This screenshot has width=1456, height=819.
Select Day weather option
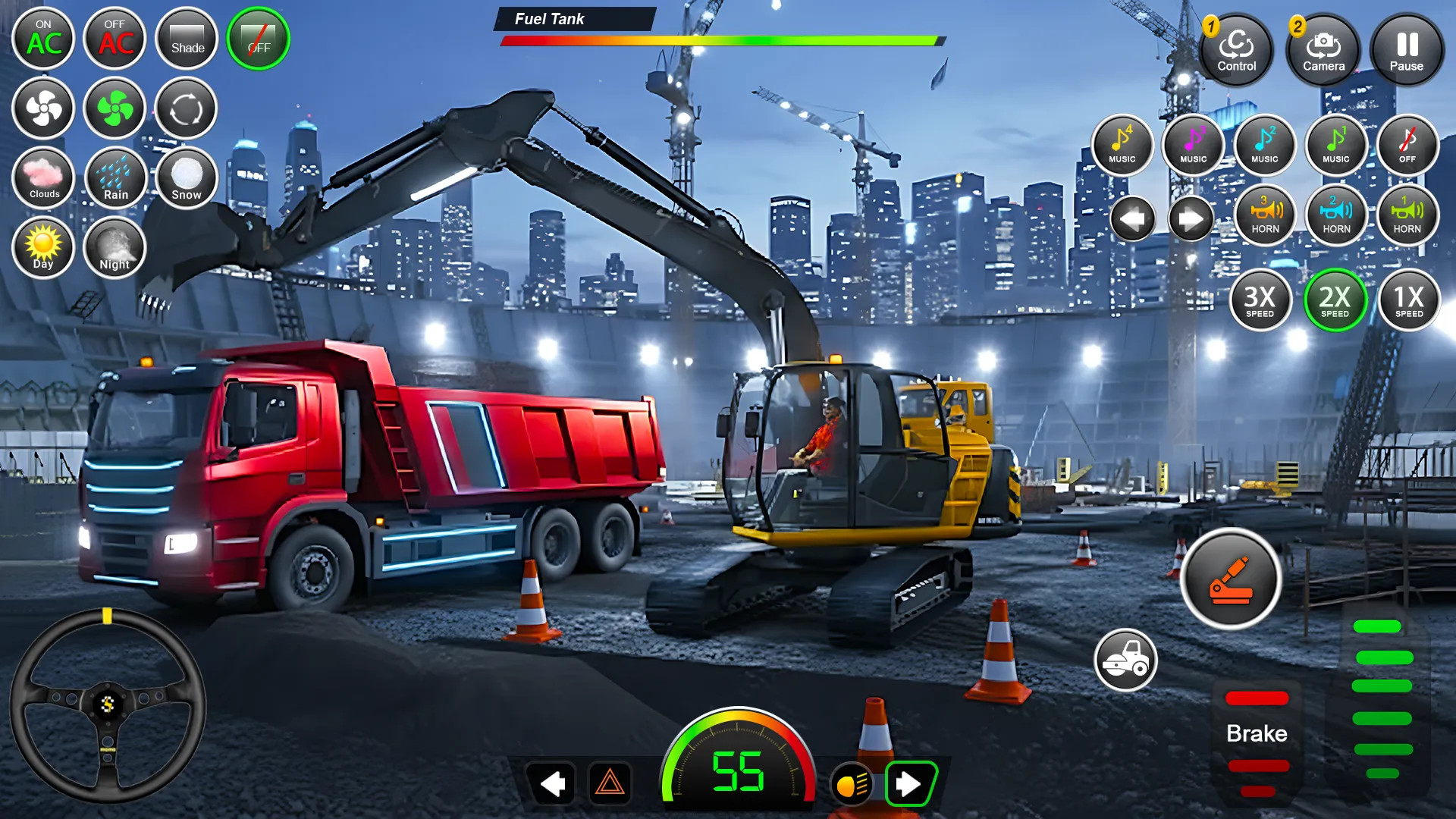(x=43, y=248)
